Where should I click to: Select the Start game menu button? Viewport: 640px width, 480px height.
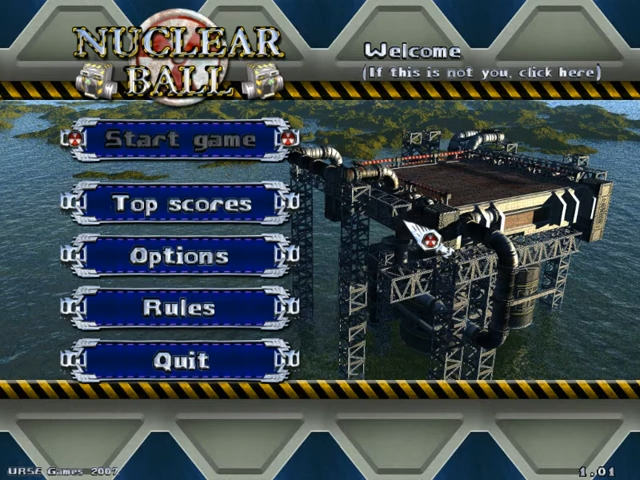(x=180, y=140)
